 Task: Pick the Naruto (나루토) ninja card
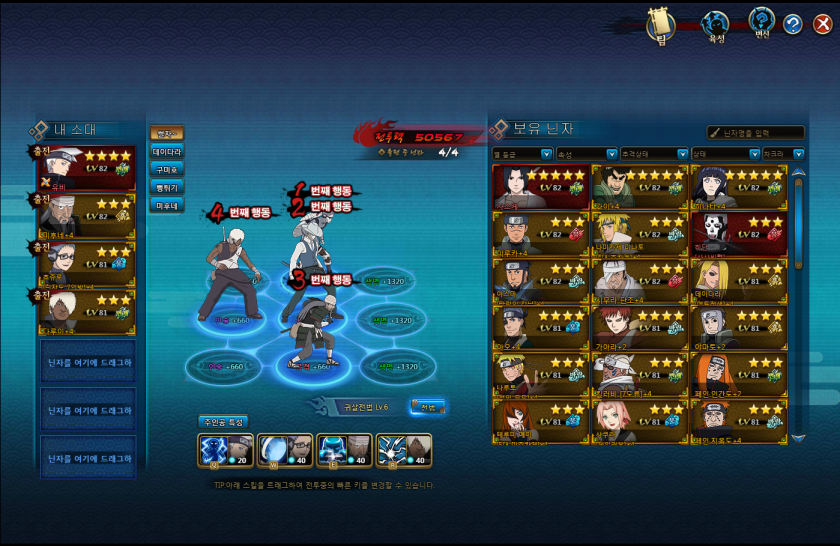point(540,374)
